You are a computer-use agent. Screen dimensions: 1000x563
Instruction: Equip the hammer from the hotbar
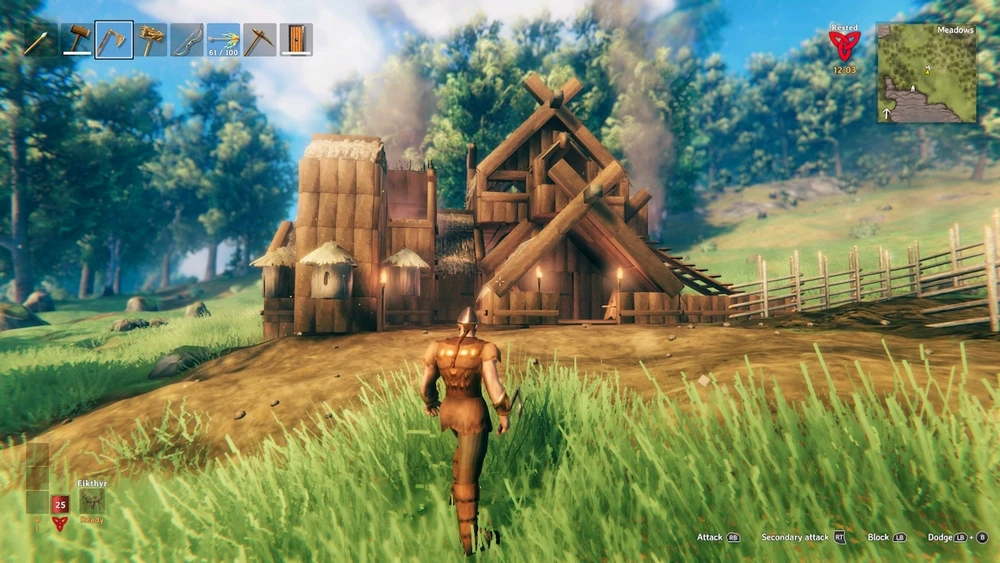pyautogui.click(x=77, y=40)
